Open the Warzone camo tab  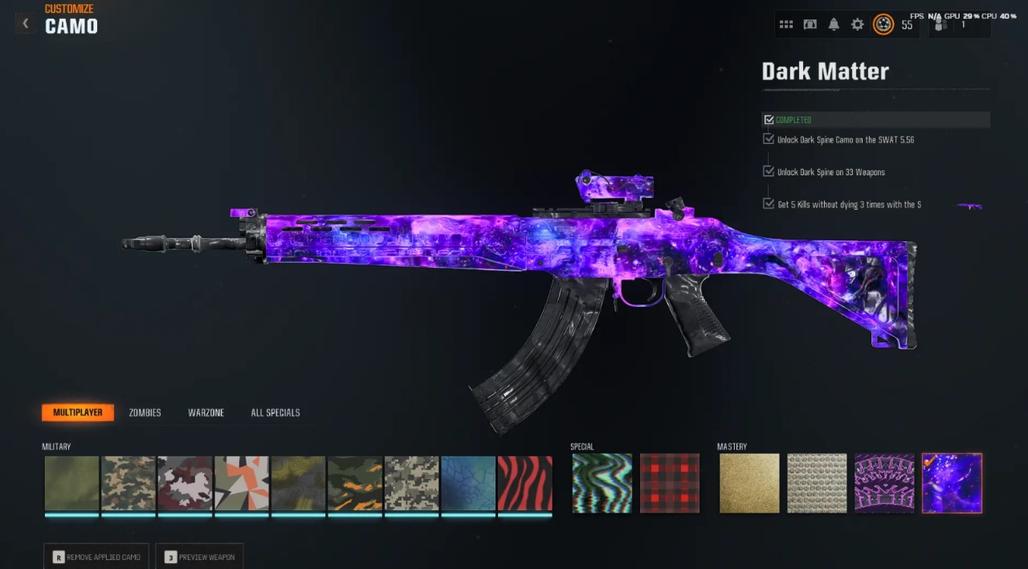click(x=206, y=413)
